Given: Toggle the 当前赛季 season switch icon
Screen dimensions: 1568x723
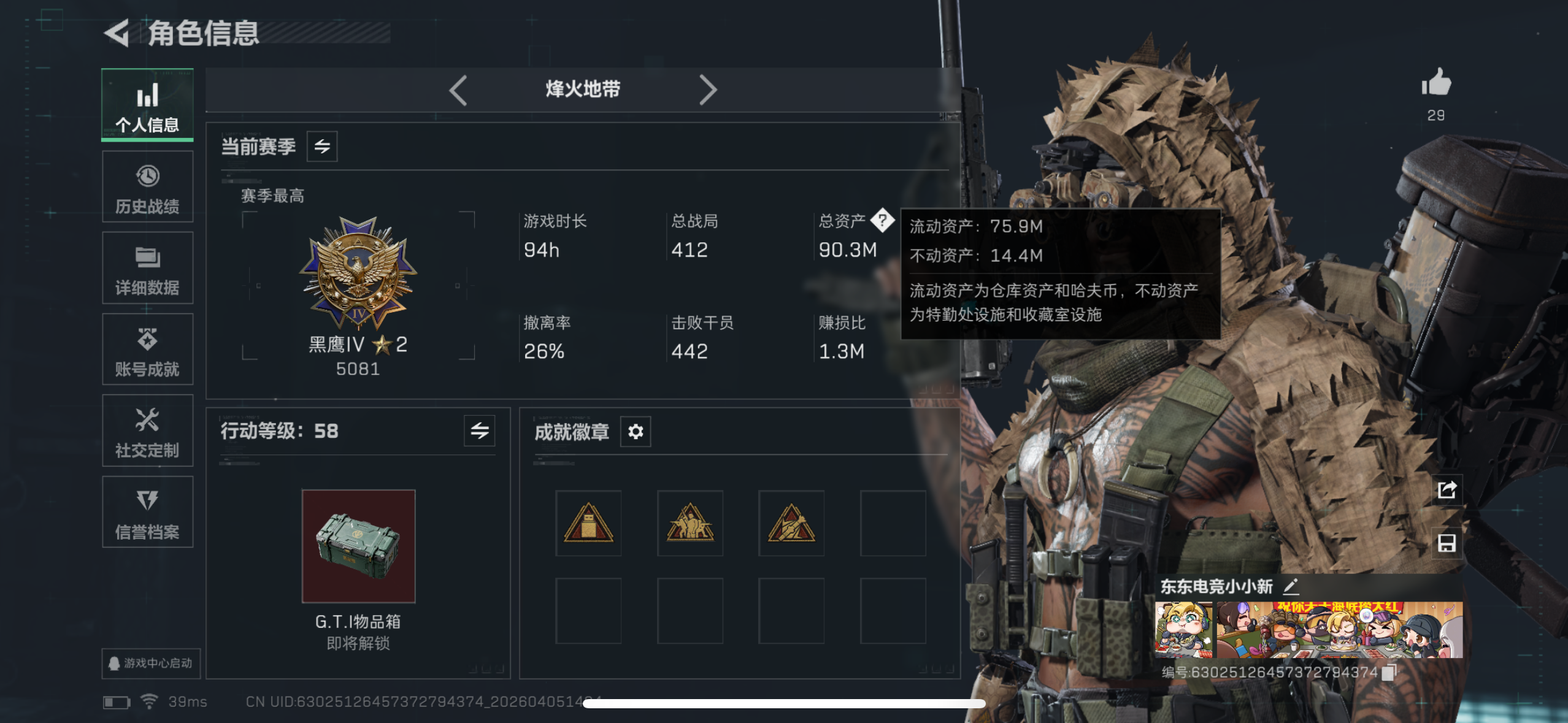Looking at the screenshot, I should (321, 147).
